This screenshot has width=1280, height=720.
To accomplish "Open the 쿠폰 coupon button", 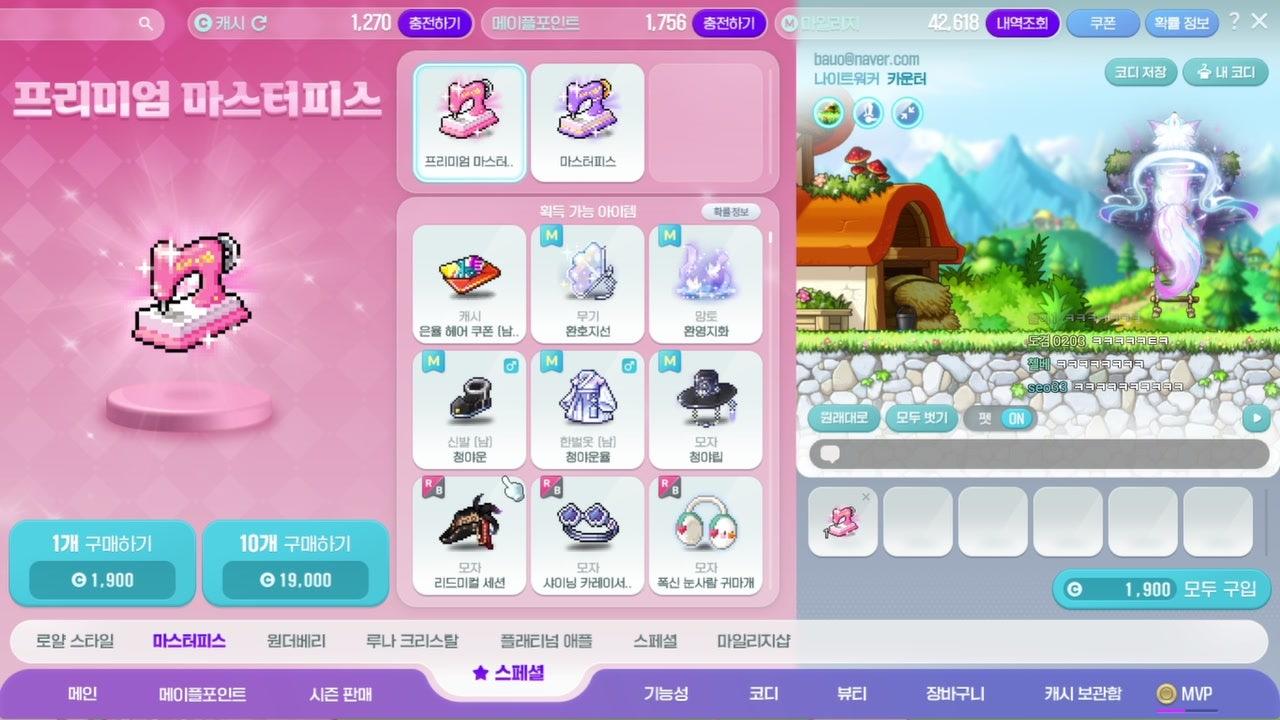I will (x=1102, y=23).
